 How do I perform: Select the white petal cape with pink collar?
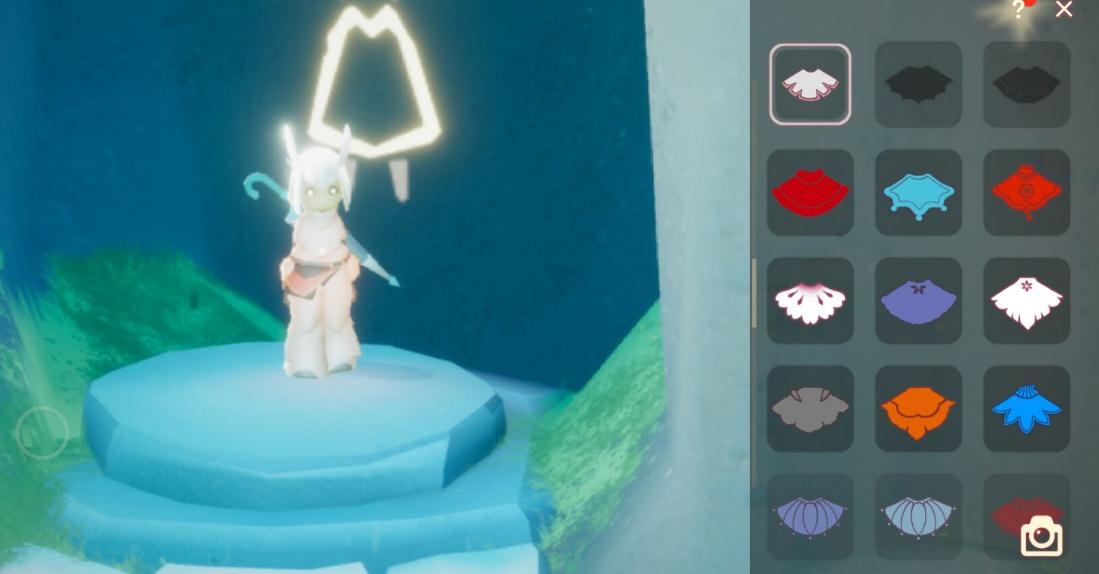tap(810, 300)
